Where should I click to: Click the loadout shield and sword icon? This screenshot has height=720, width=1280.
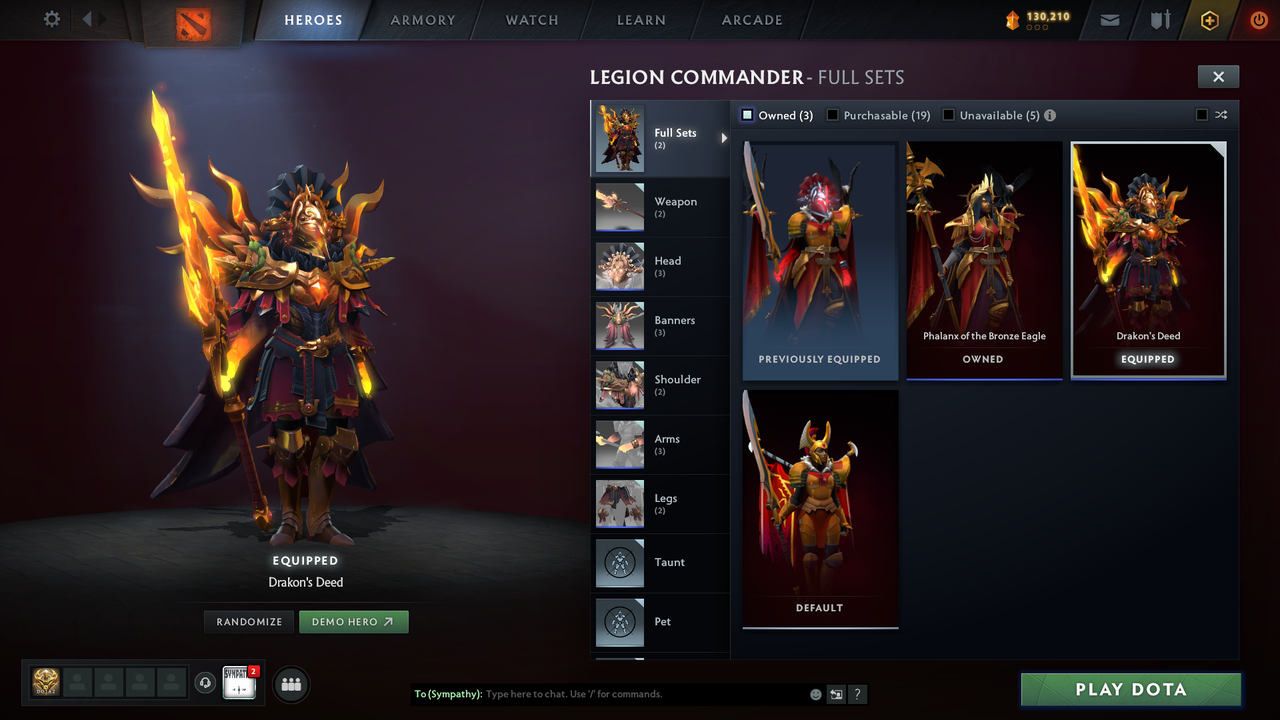click(1159, 20)
